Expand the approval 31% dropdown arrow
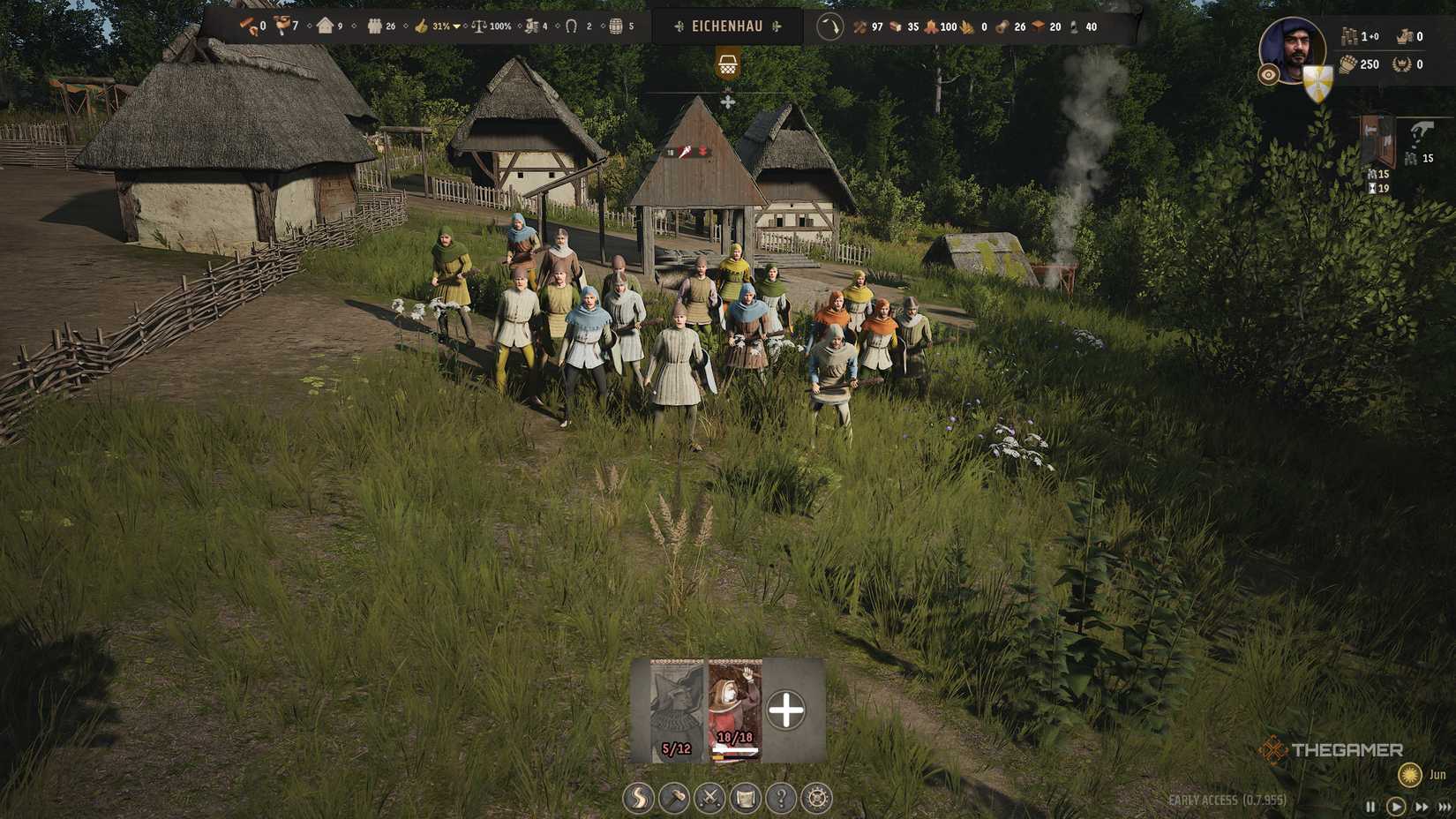This screenshot has height=819, width=1456. [456, 27]
